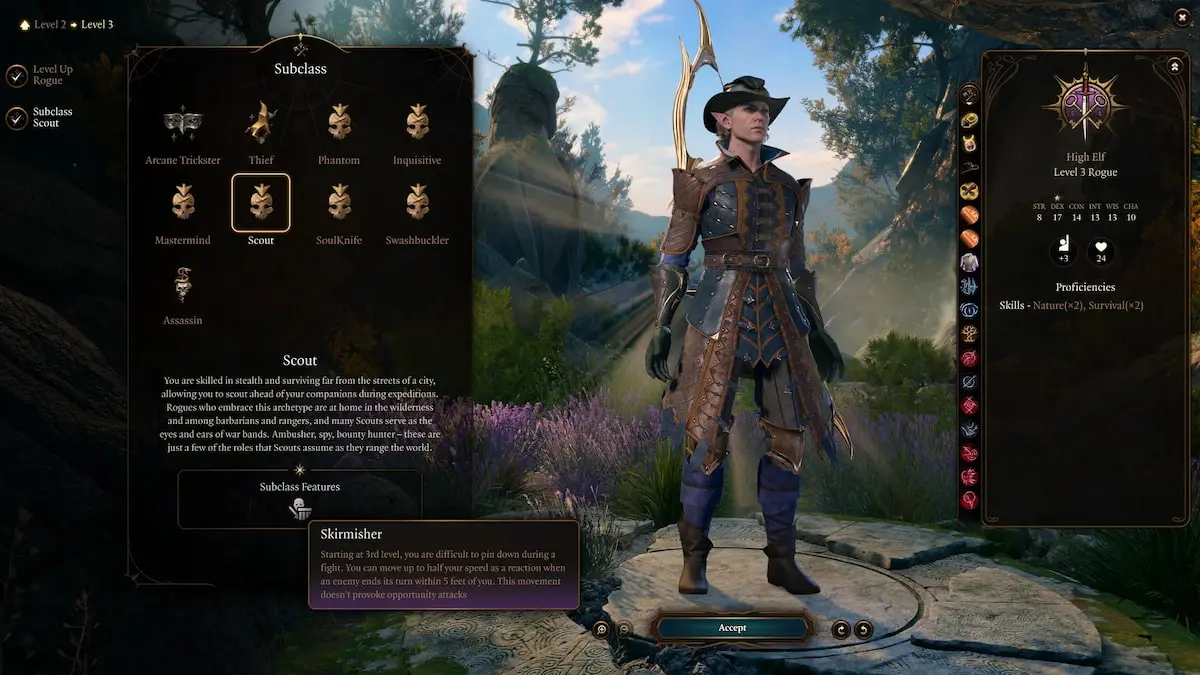Close the level up screen

click(x=1184, y=16)
